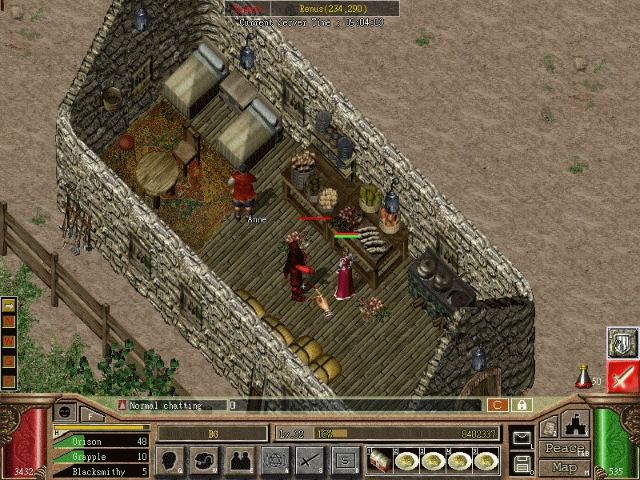Open the pouch inventory button
The image size is (640, 480).
(205, 461)
